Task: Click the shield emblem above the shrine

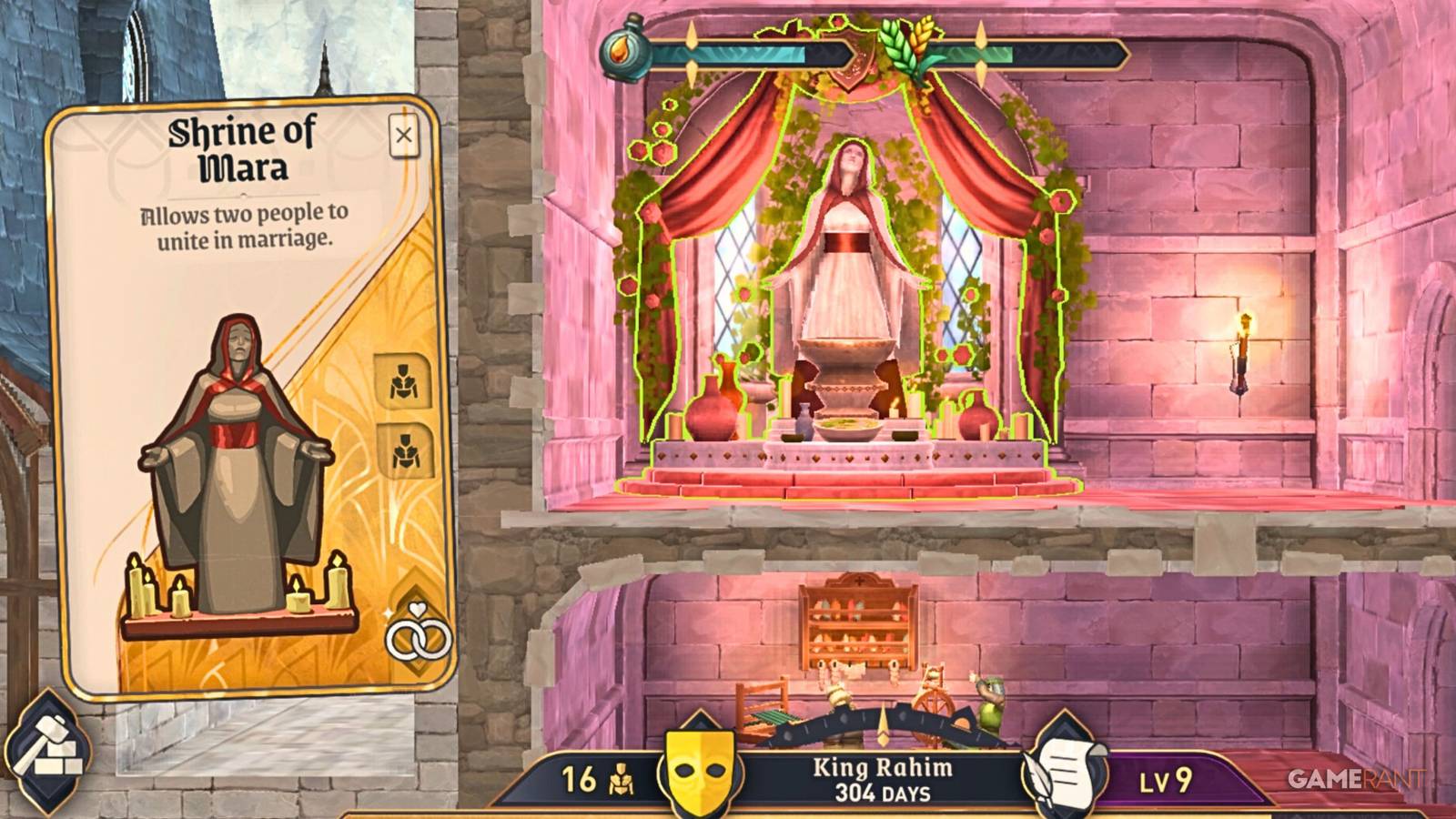Action: (x=848, y=57)
